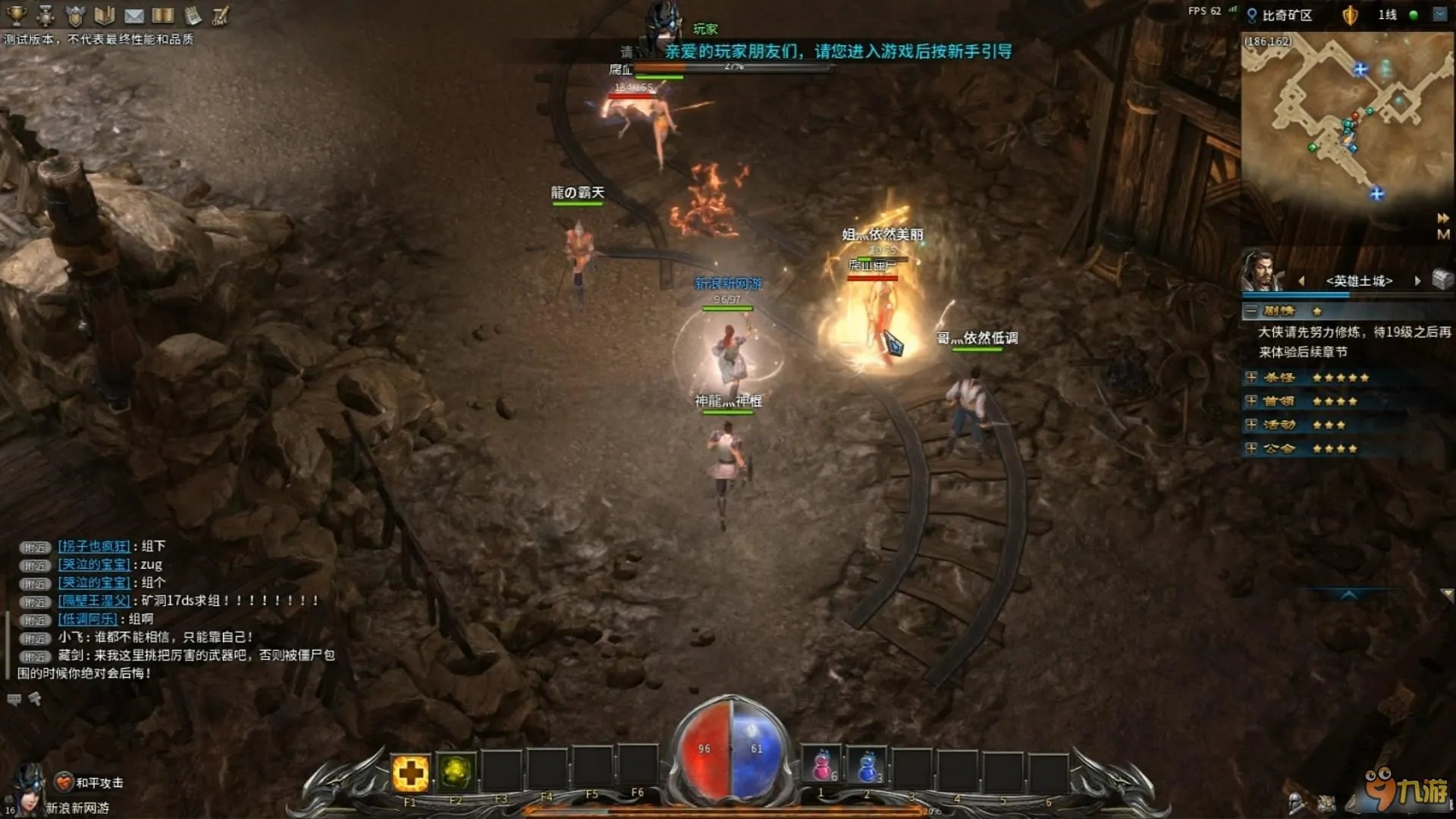Collapse the 剧情 quest section

[x=1251, y=311]
